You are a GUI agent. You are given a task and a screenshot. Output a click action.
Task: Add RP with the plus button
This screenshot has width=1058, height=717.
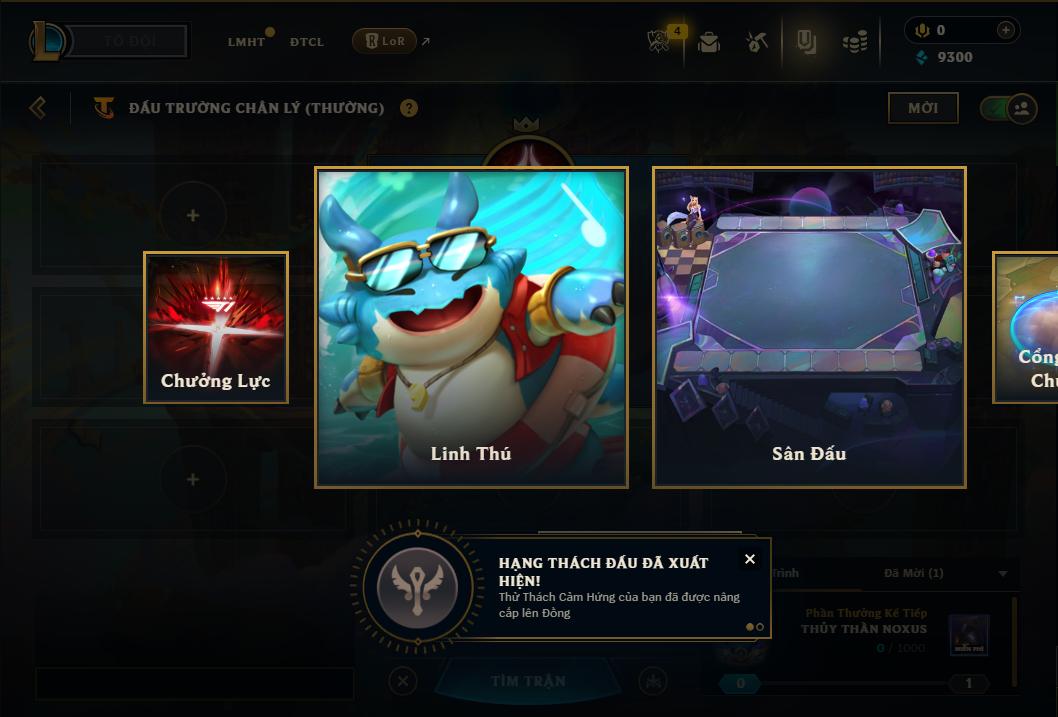[x=1005, y=30]
